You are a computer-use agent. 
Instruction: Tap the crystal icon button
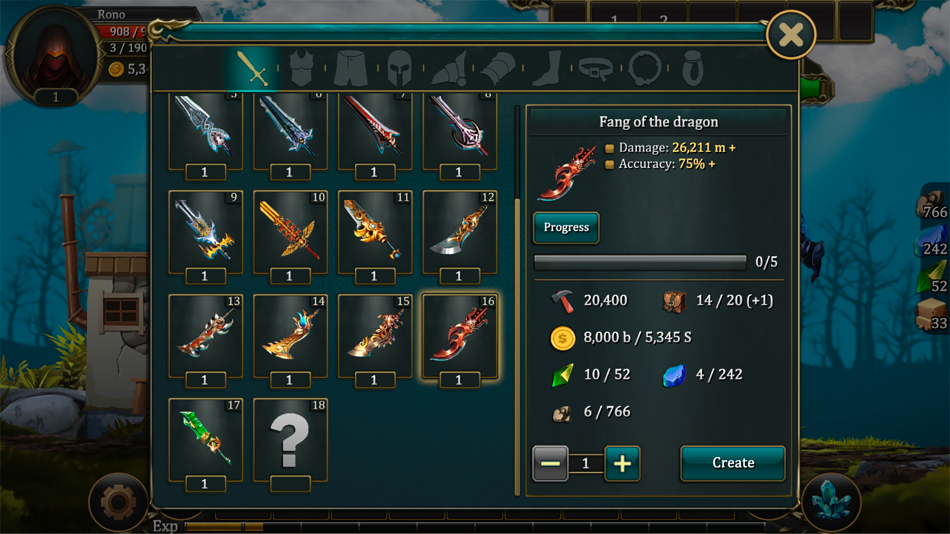point(830,501)
